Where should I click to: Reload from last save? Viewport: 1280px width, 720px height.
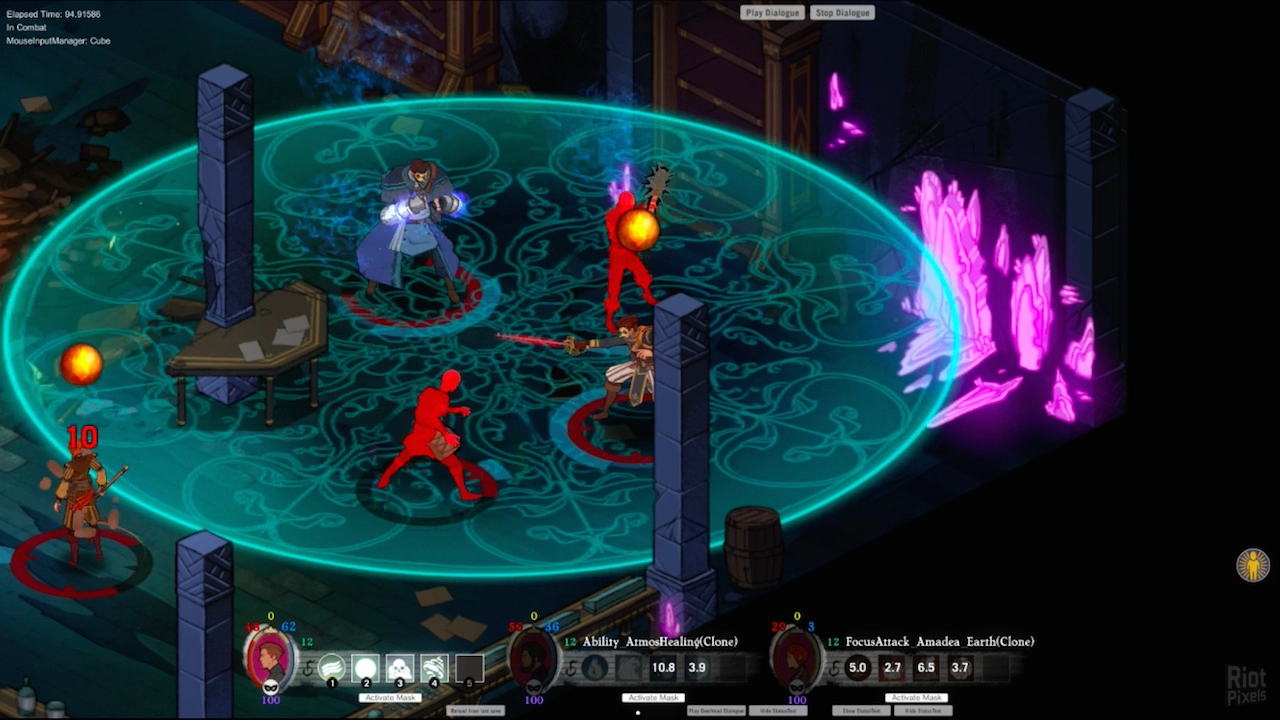(x=475, y=711)
